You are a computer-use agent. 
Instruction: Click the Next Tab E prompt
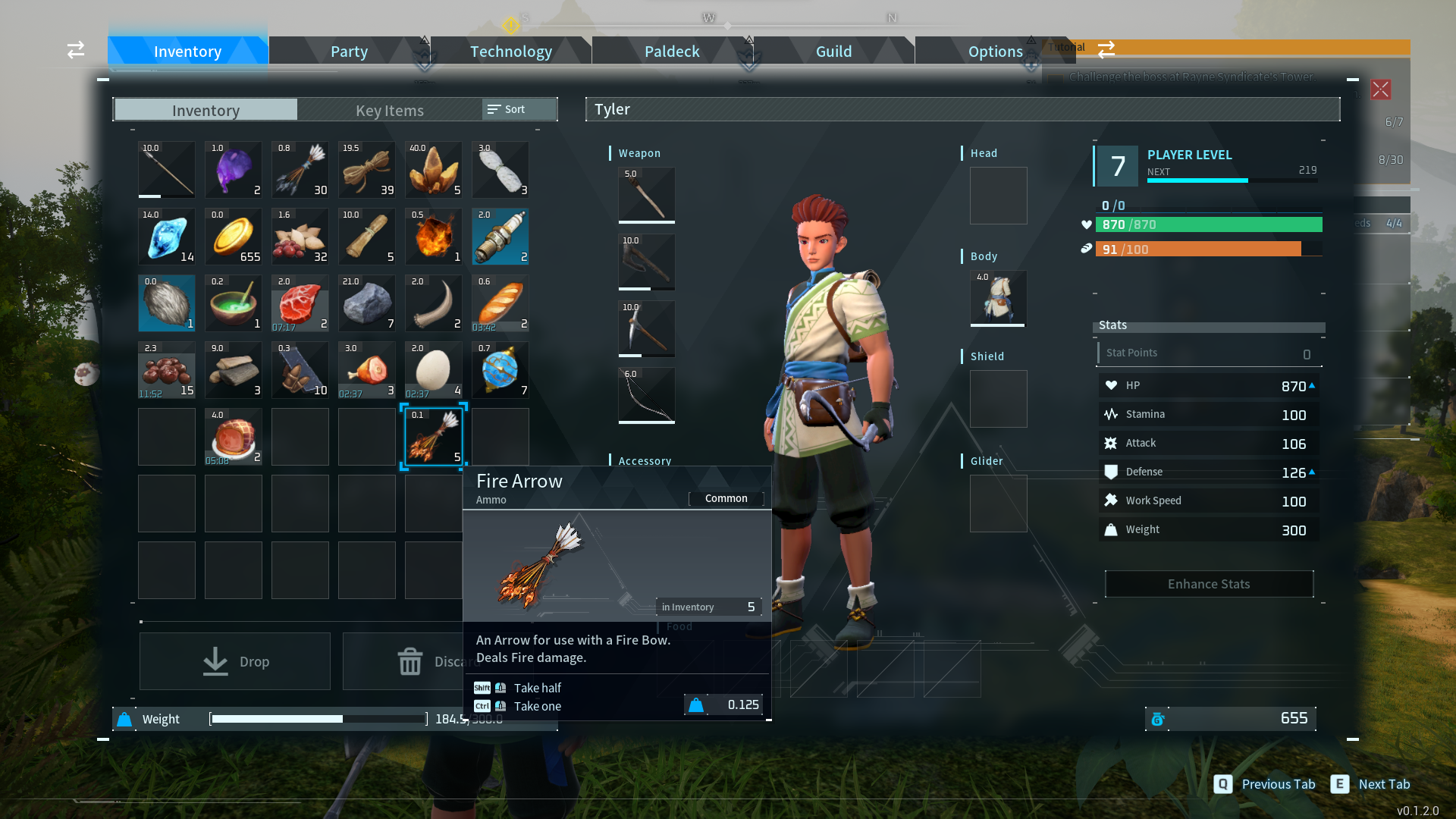[1370, 784]
